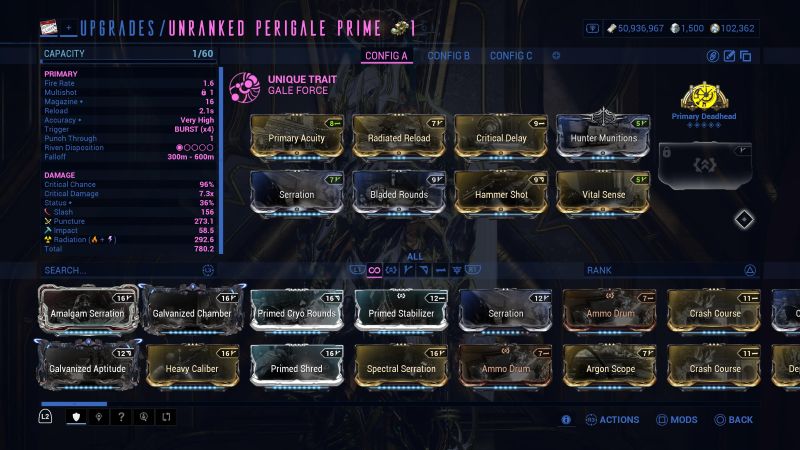Select the Galvanized Chamber mod card
Screen dimensions: 800x450
(192, 312)
